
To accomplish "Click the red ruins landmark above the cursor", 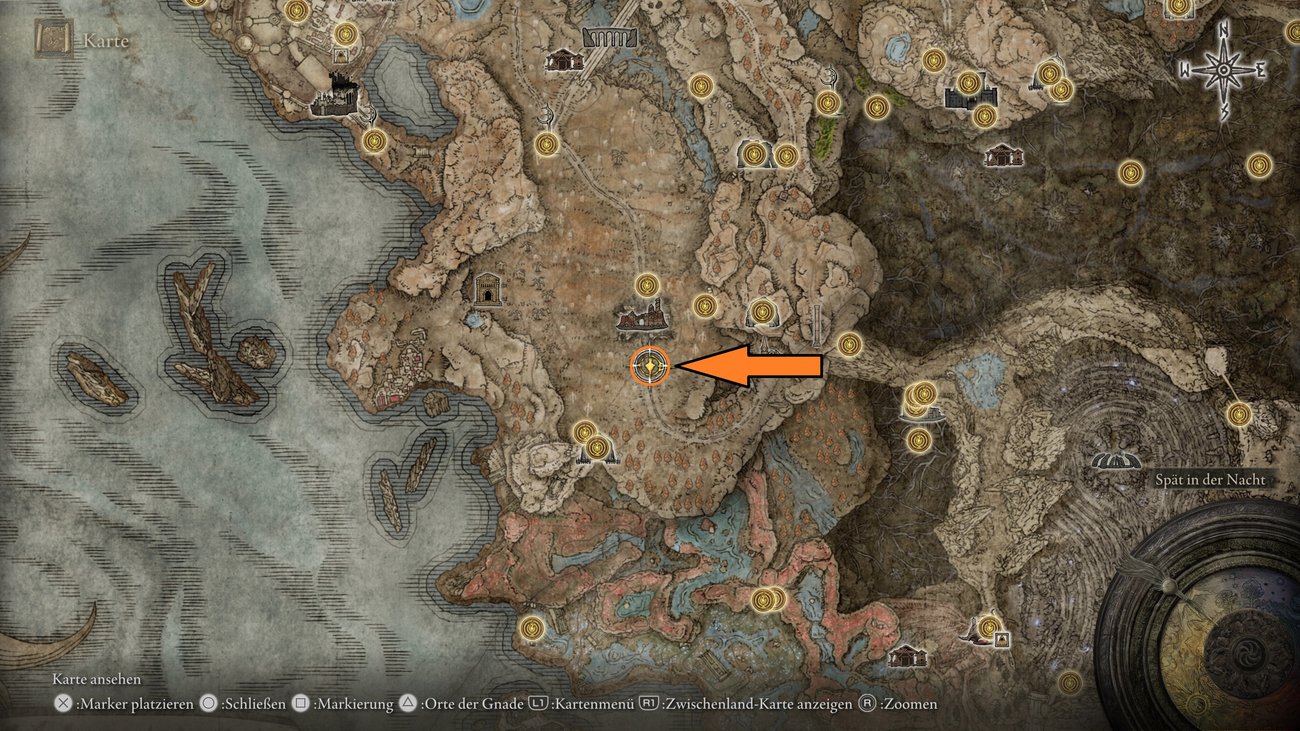I will pos(643,319).
